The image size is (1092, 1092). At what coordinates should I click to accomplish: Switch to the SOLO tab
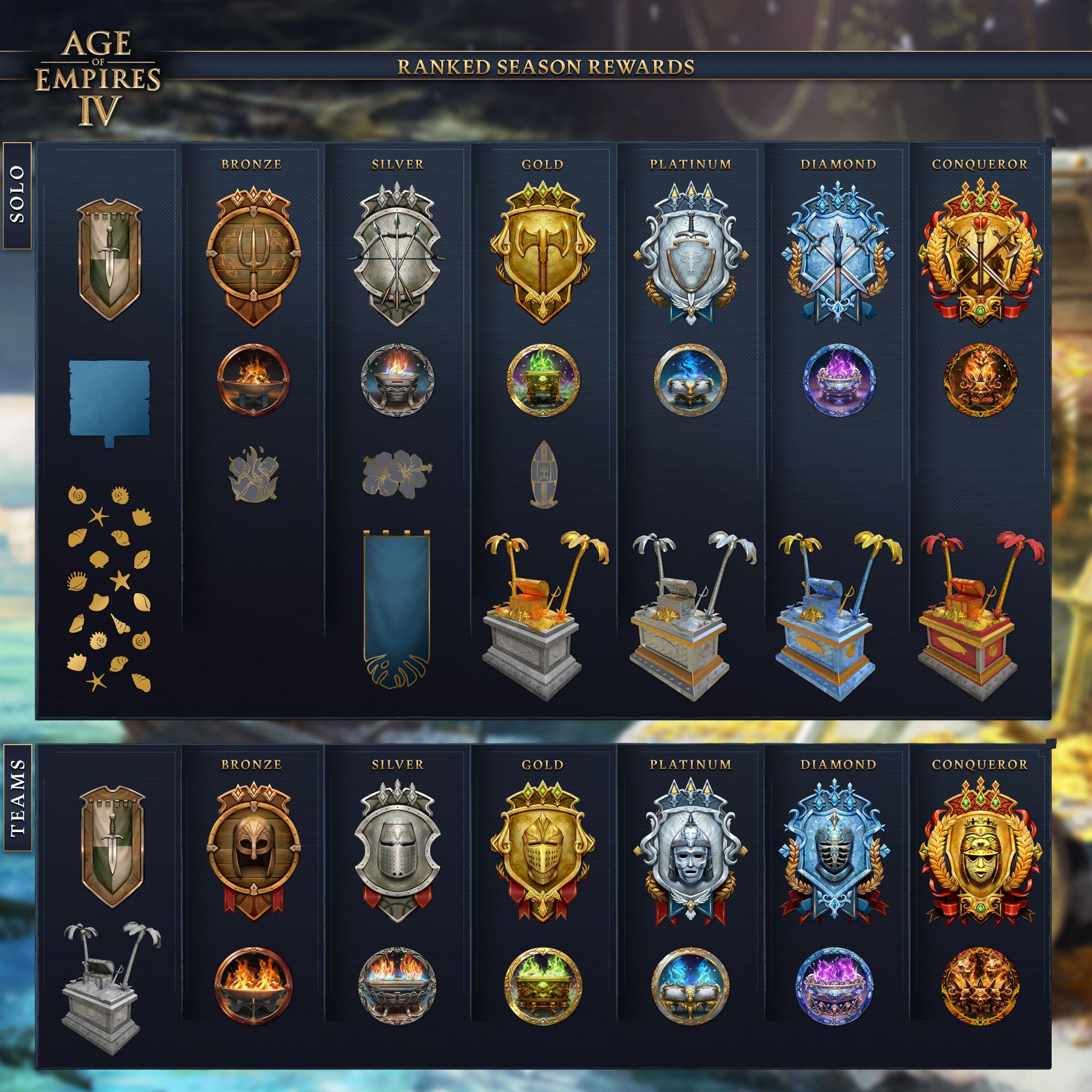17,195
